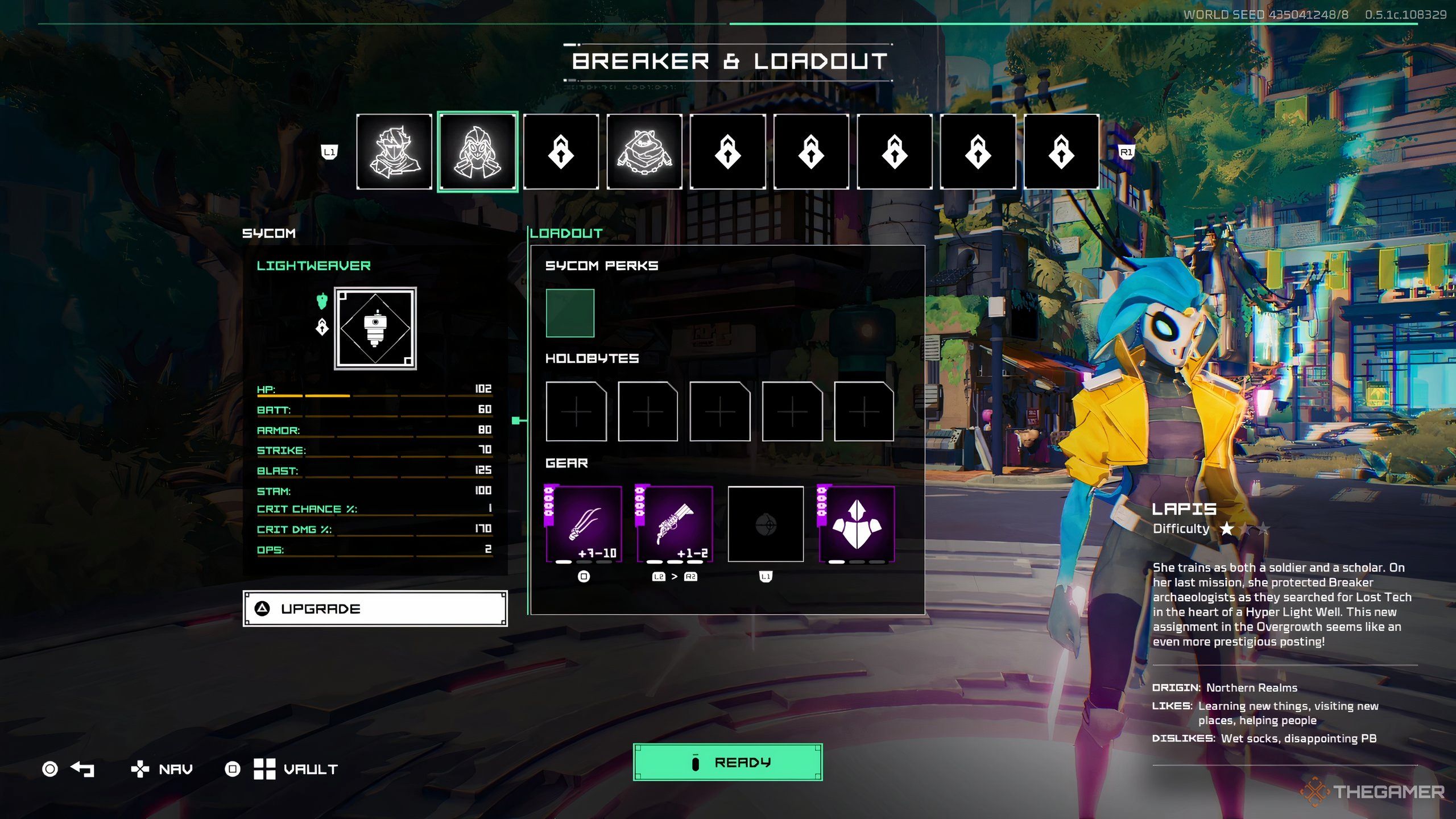1456x819 pixels.
Task: Open the empty crosshair gear slot
Action: point(766,524)
